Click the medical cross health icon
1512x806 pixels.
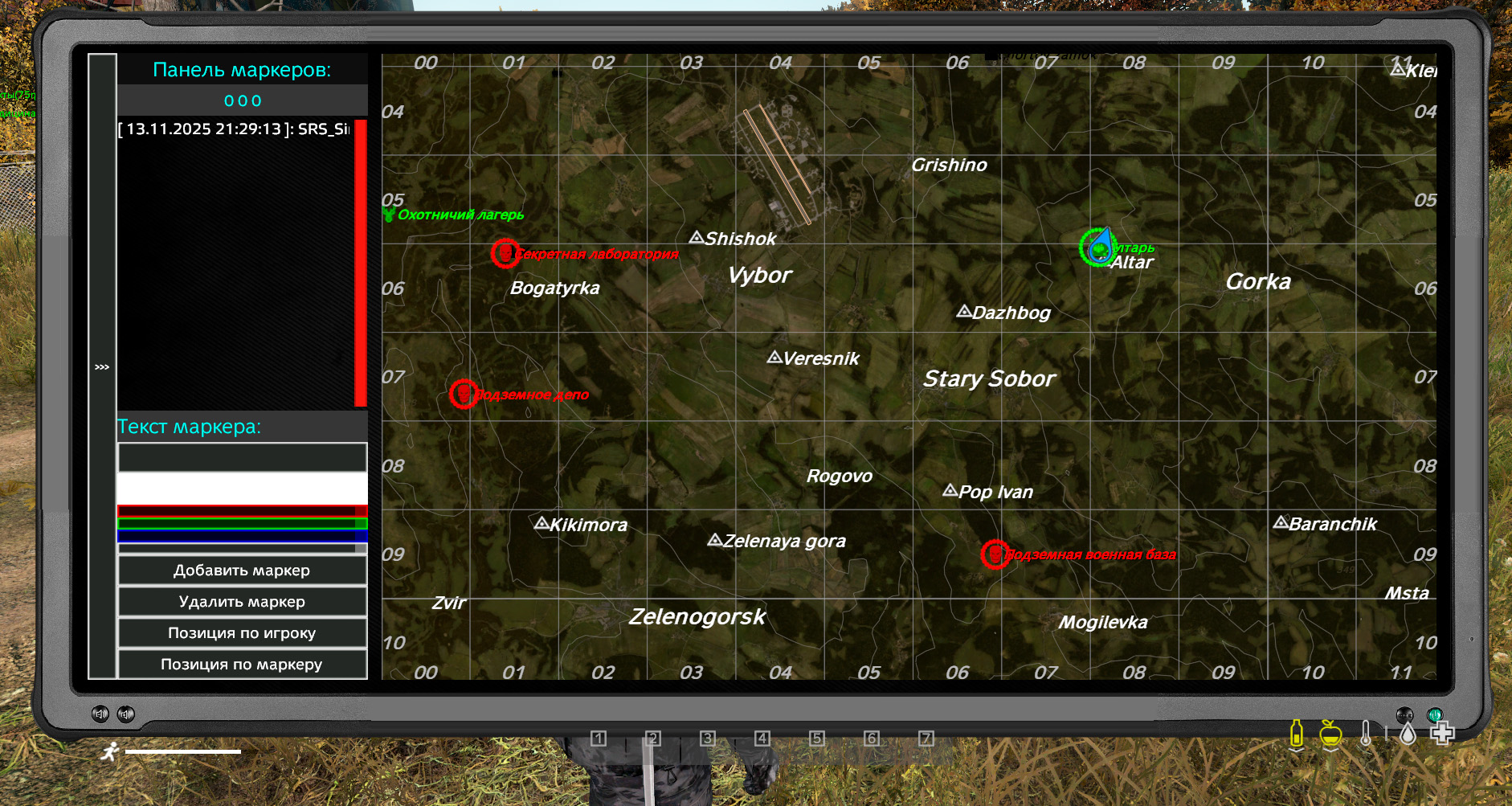pos(1444,734)
